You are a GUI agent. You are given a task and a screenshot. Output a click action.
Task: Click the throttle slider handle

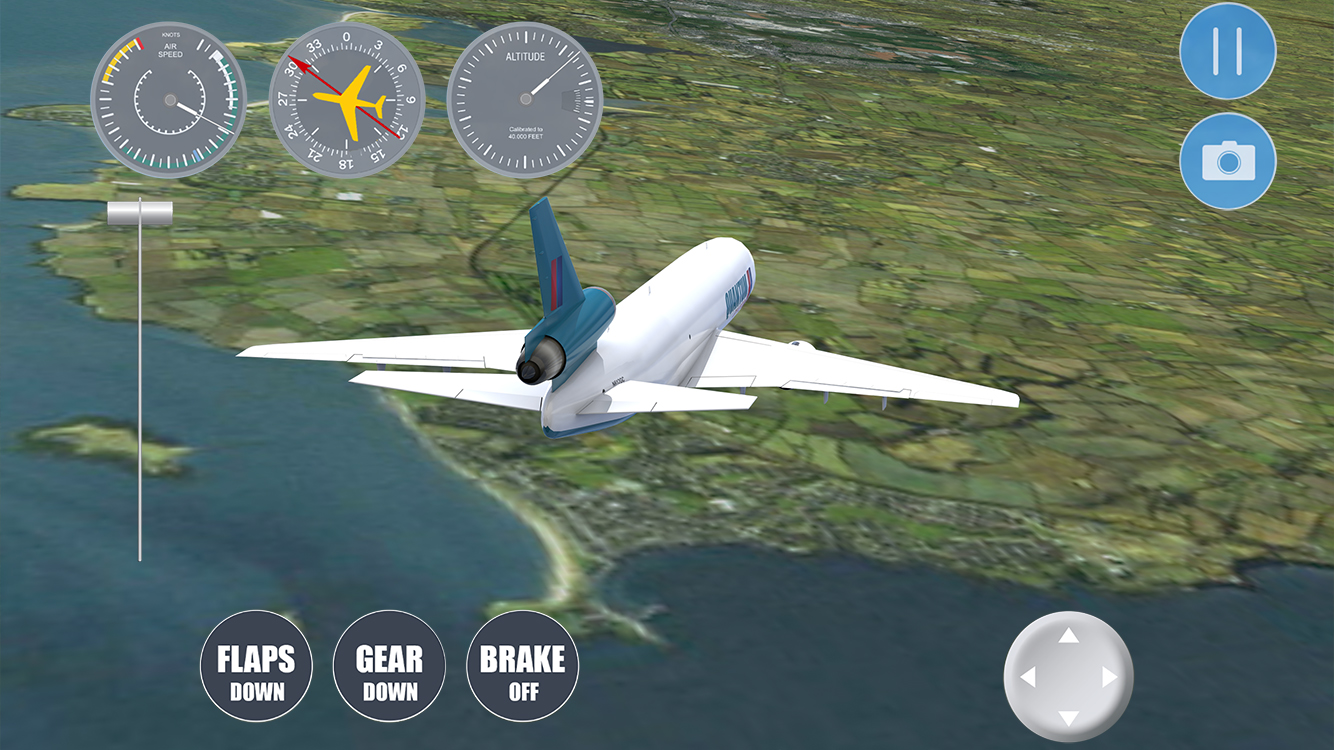click(x=140, y=211)
